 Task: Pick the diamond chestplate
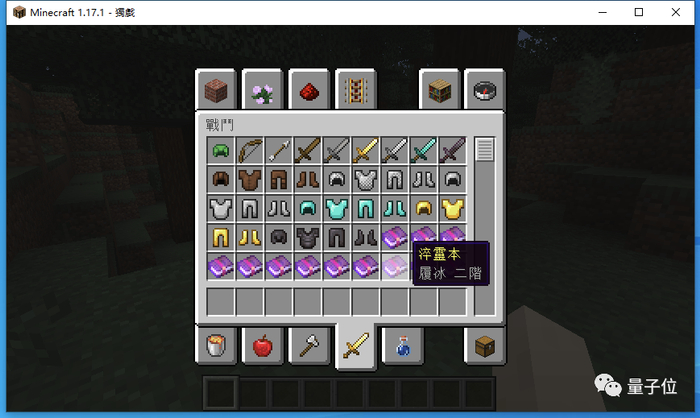click(x=336, y=209)
